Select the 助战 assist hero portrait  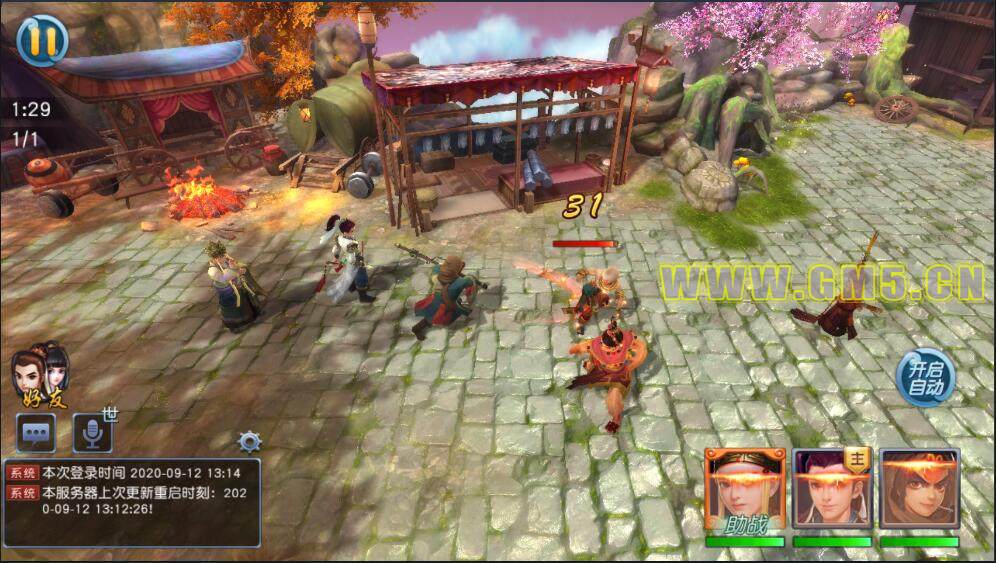click(x=744, y=490)
